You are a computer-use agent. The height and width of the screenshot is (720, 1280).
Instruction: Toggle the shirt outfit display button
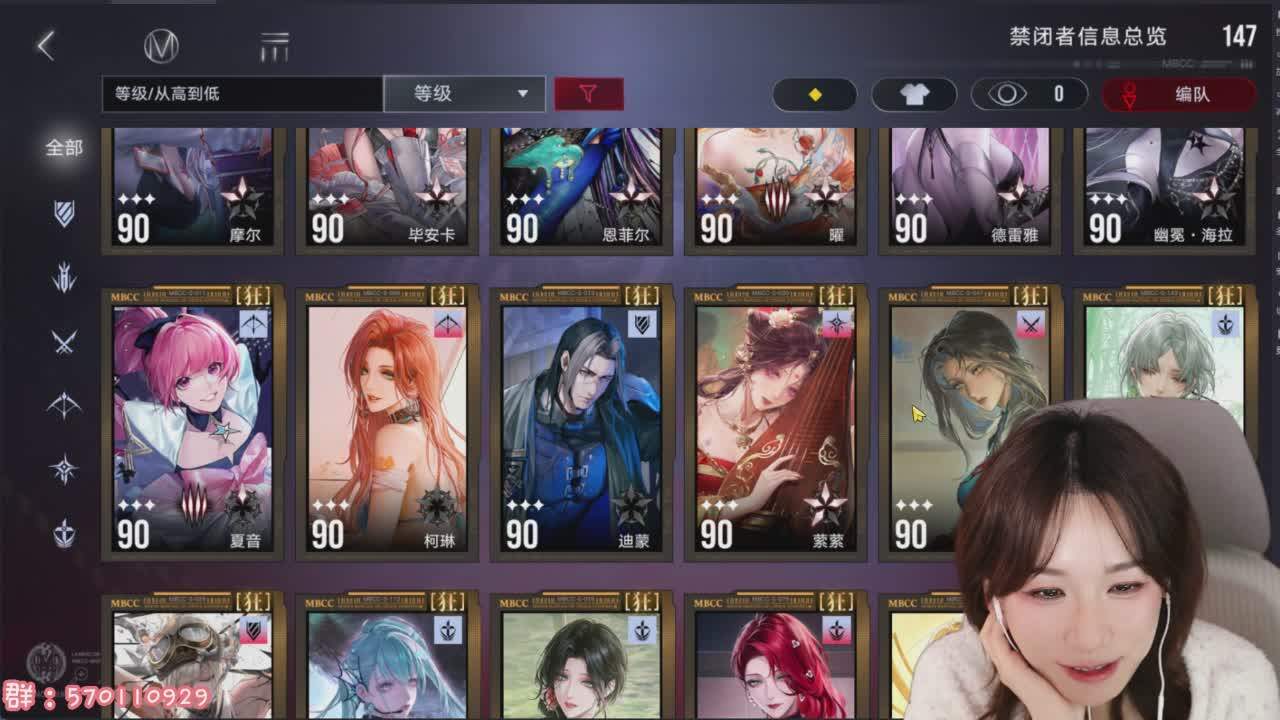pyautogui.click(x=913, y=94)
